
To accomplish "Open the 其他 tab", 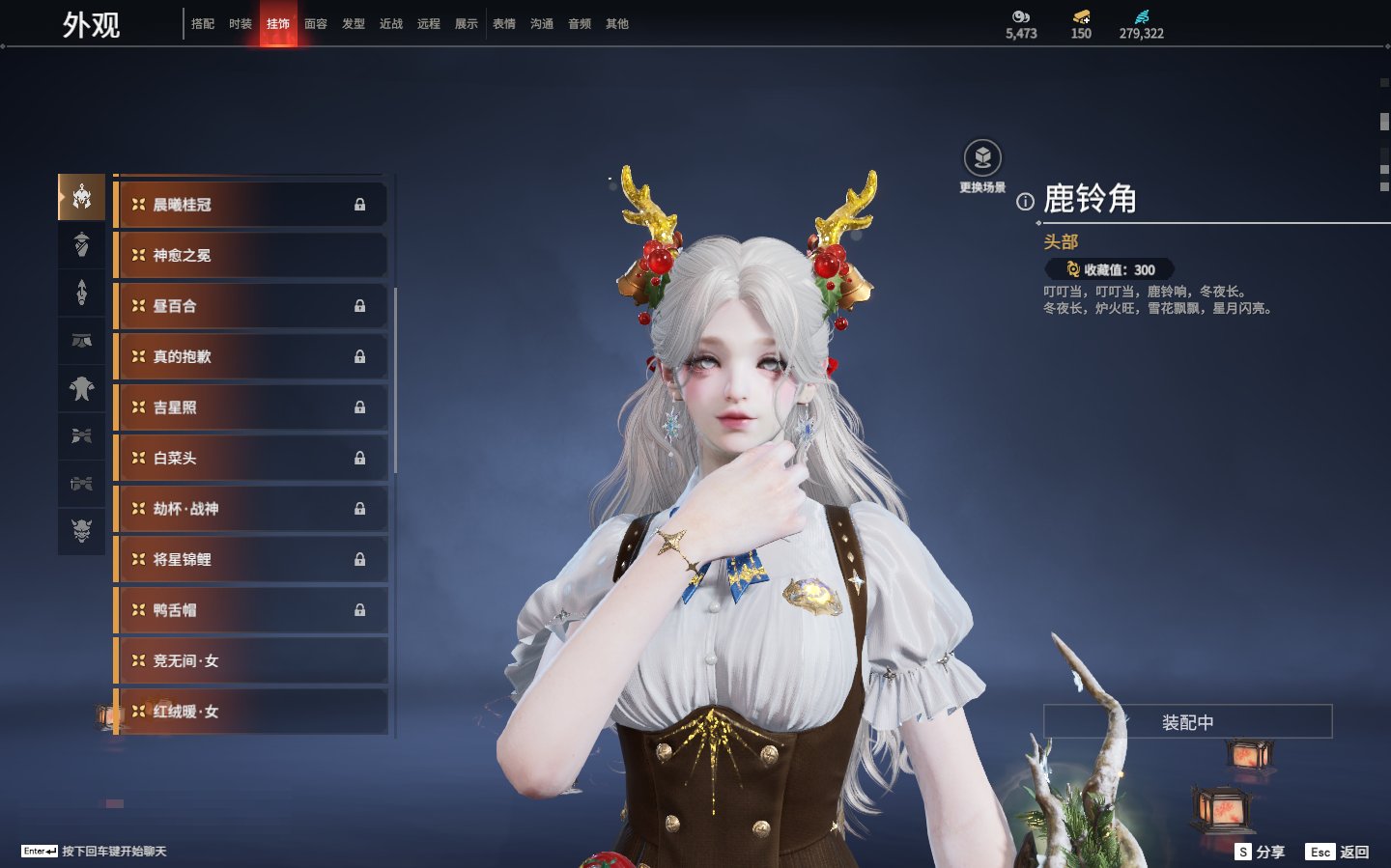I will click(617, 24).
